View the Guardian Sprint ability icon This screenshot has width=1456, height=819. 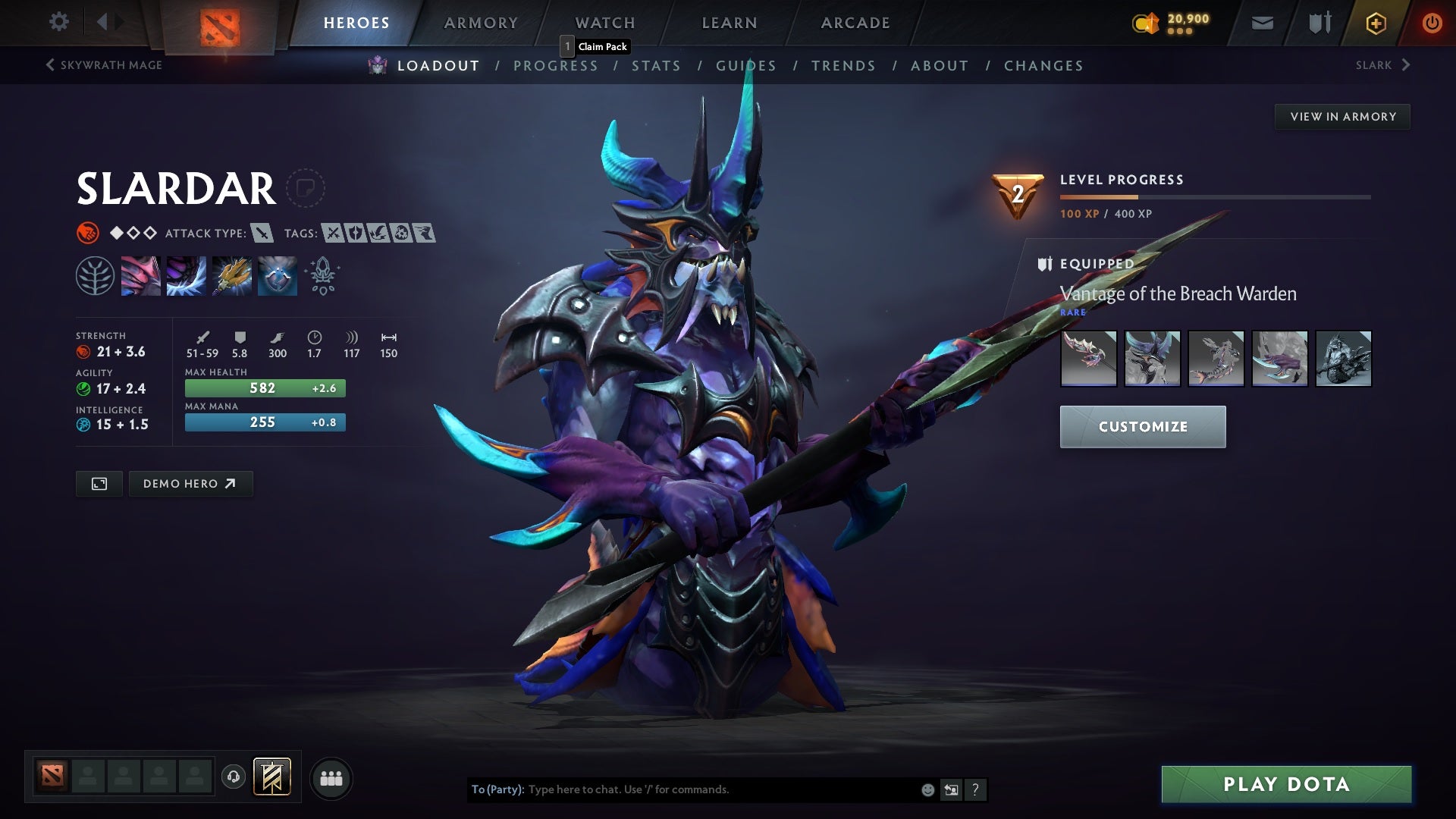click(x=141, y=275)
